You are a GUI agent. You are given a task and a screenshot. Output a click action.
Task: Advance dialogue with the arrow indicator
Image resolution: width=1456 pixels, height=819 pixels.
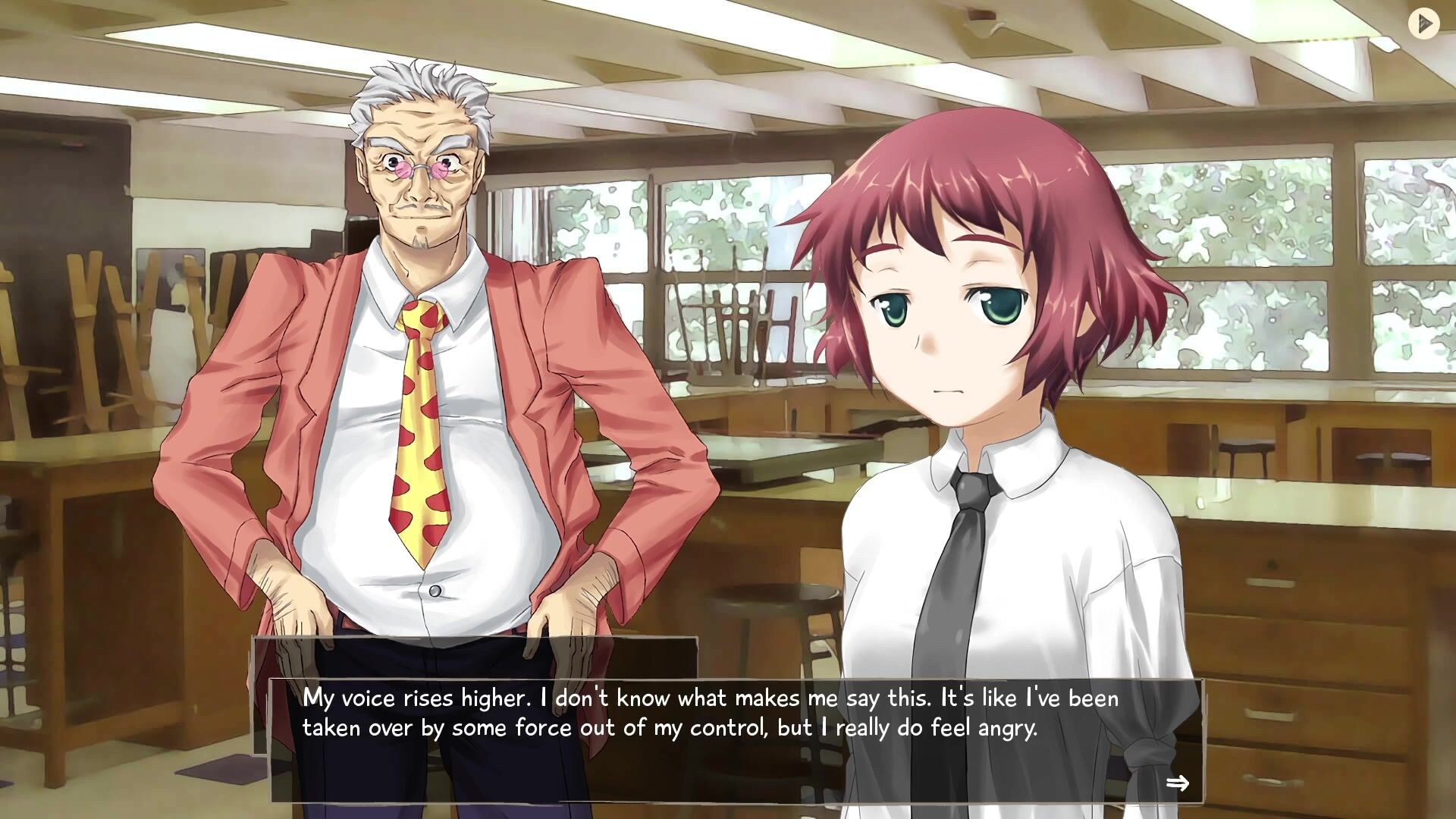(1177, 783)
